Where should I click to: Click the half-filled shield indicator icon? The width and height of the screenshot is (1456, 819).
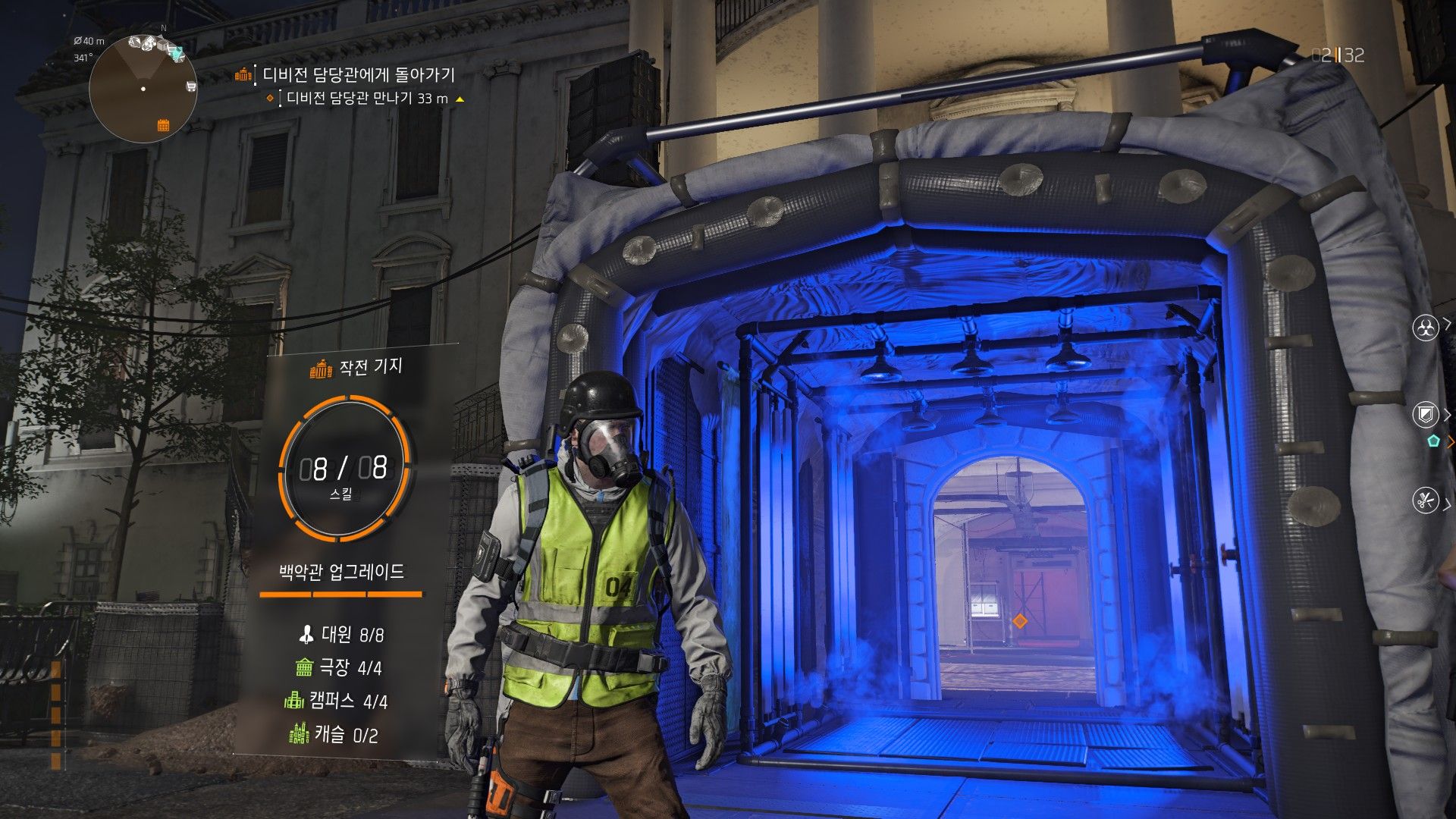click(x=1426, y=414)
